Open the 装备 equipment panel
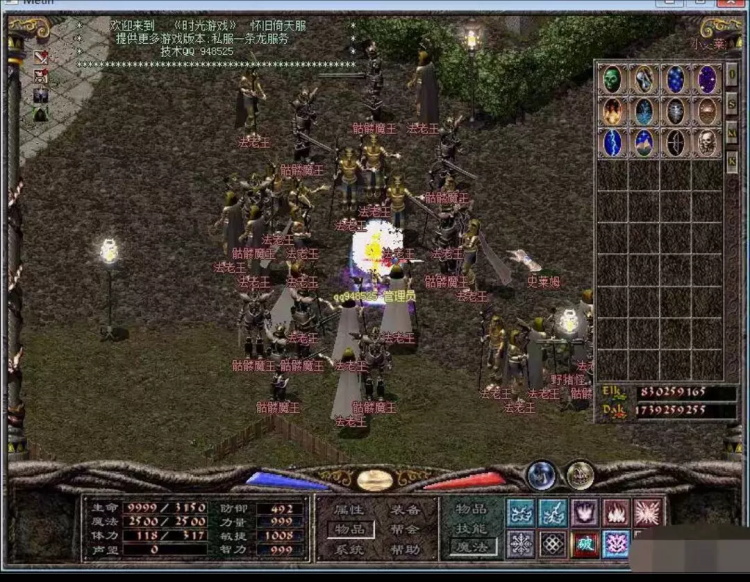Screen dimensions: 750x582 tap(404, 509)
